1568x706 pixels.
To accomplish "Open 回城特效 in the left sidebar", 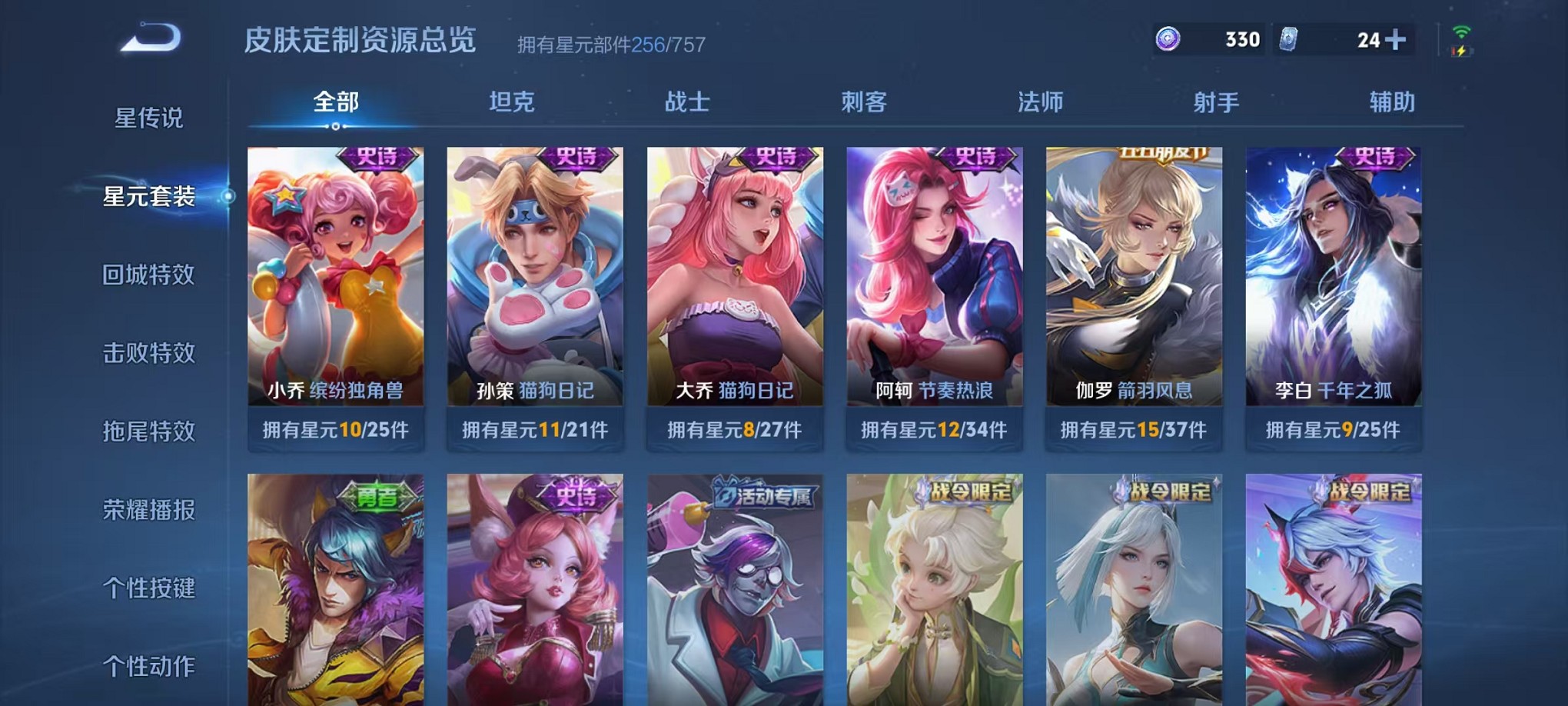I will click(x=148, y=275).
